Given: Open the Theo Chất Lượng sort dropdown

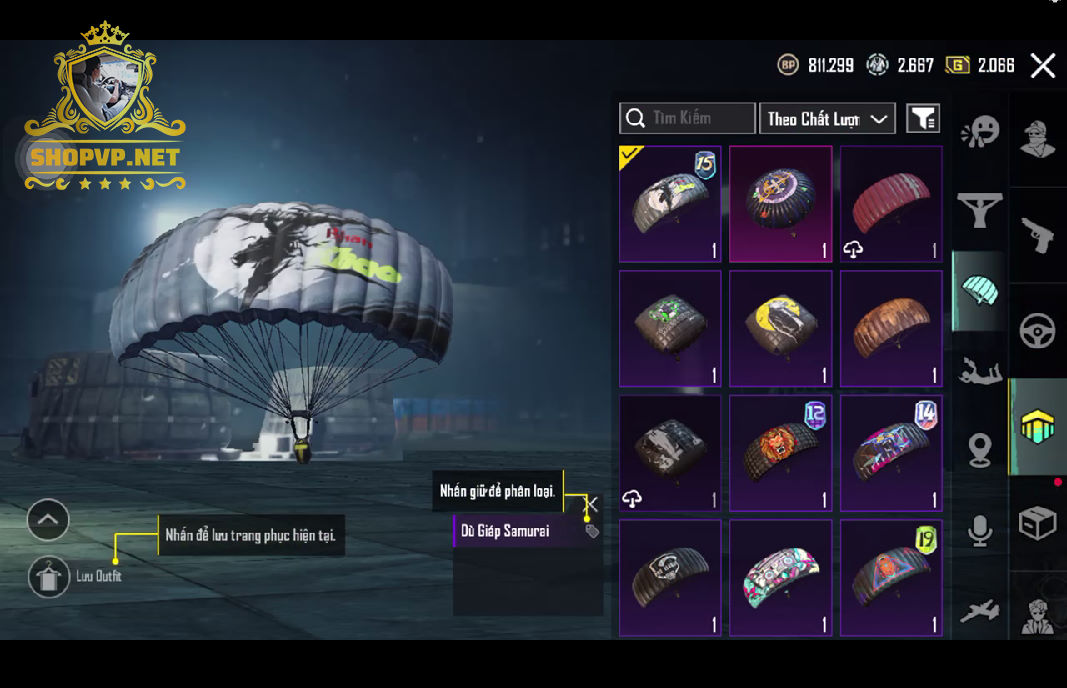Looking at the screenshot, I should coord(827,118).
